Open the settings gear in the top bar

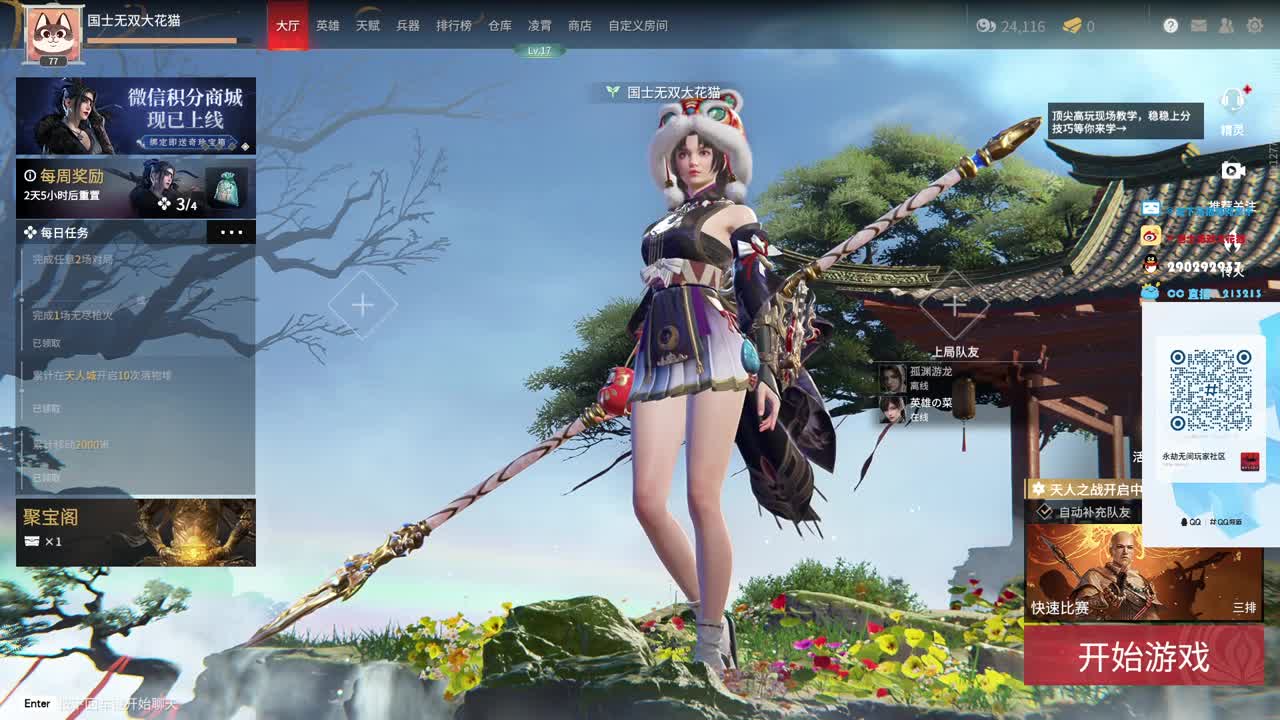(1253, 25)
